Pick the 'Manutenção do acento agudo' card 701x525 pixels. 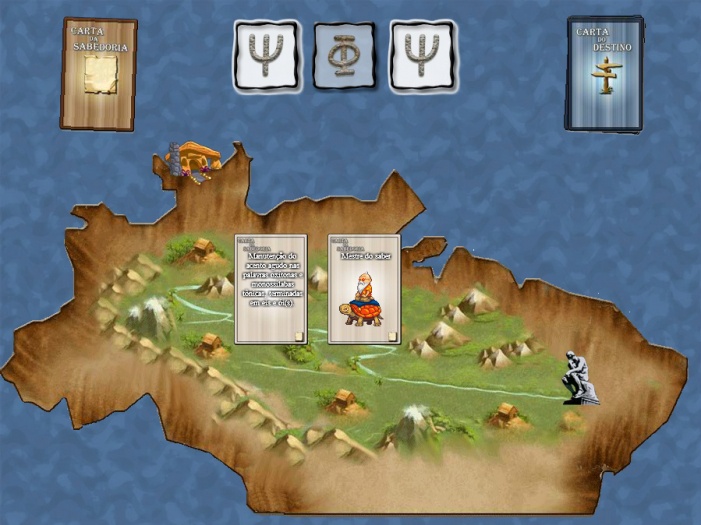click(x=270, y=289)
